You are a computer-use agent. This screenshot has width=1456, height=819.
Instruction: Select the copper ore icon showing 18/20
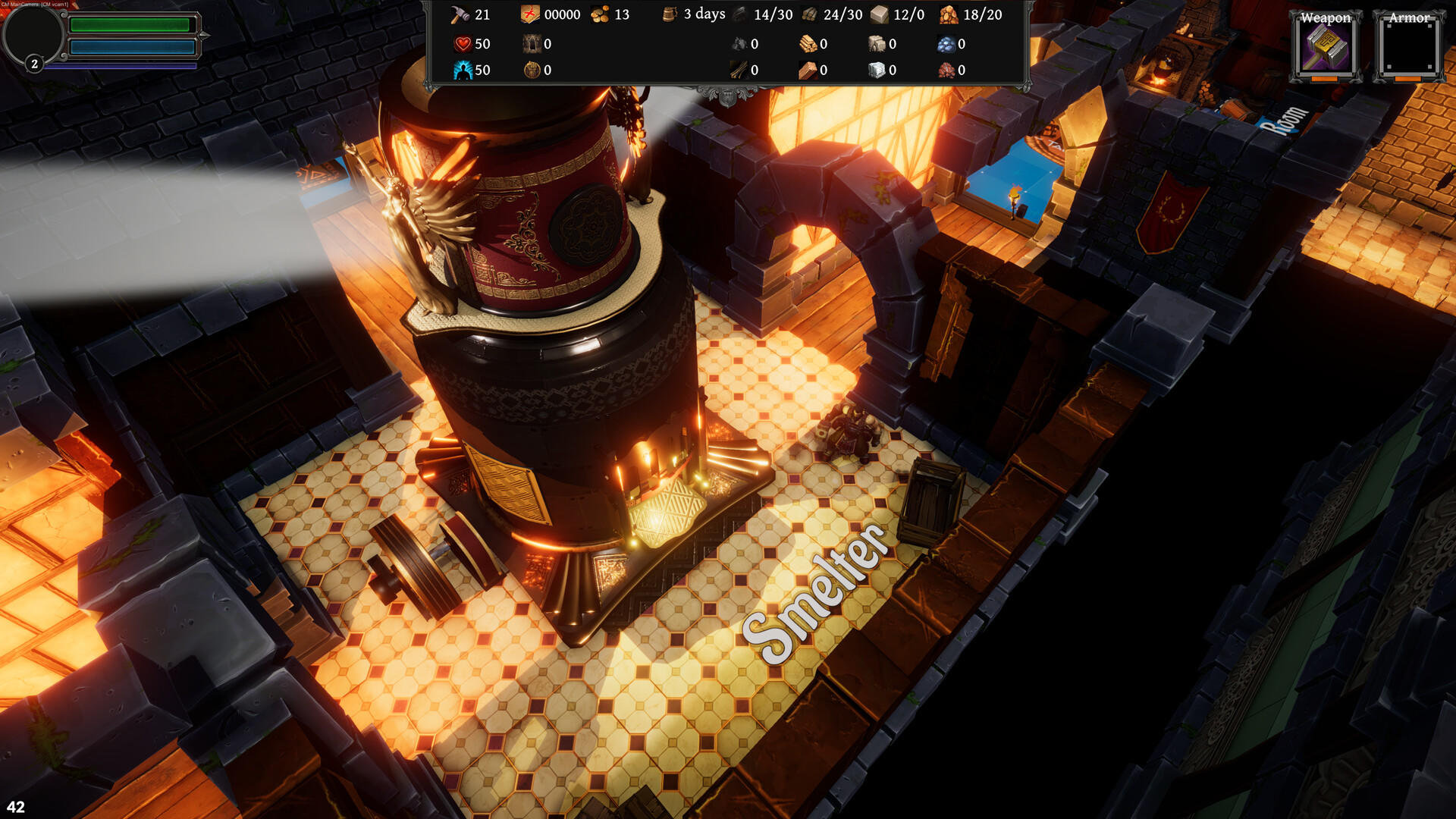coord(948,14)
